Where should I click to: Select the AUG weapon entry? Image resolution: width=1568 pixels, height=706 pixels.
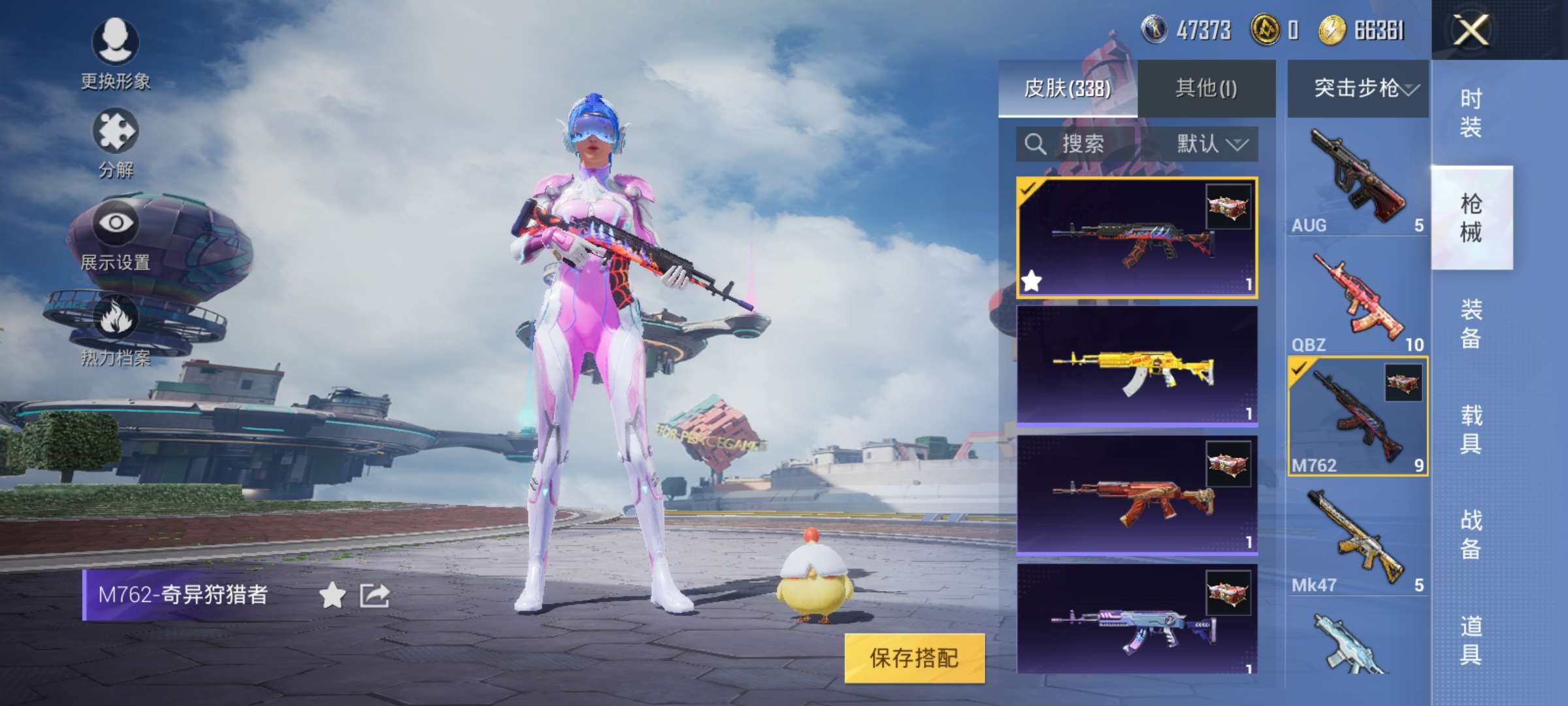tap(1358, 178)
